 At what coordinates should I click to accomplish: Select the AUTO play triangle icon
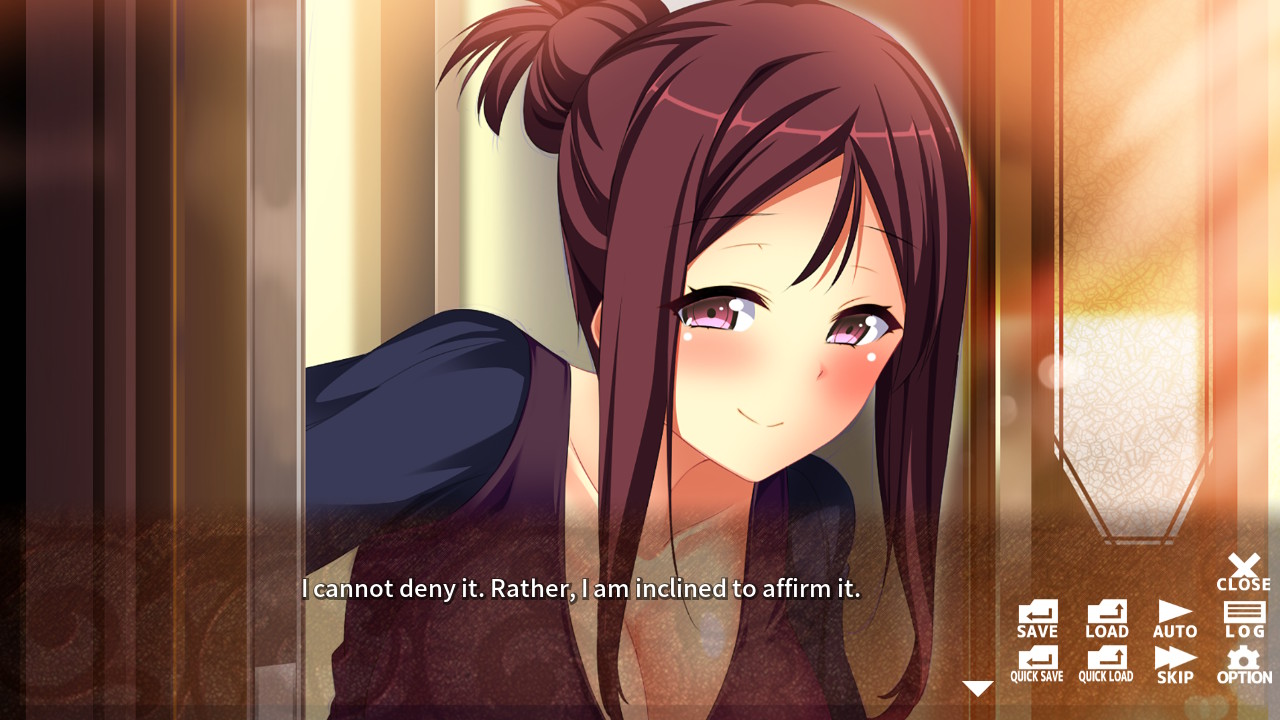click(x=1174, y=613)
